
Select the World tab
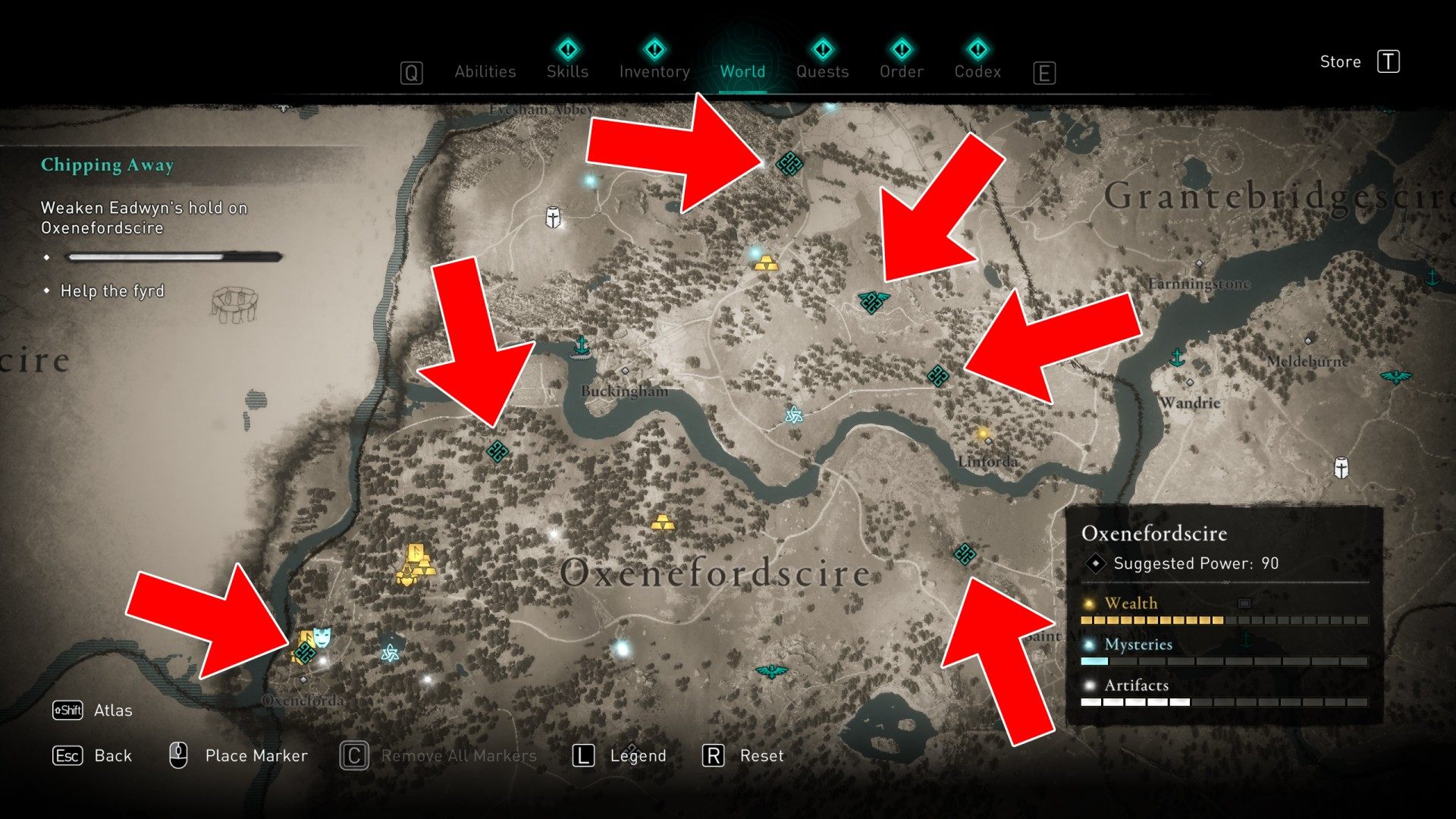tap(742, 71)
